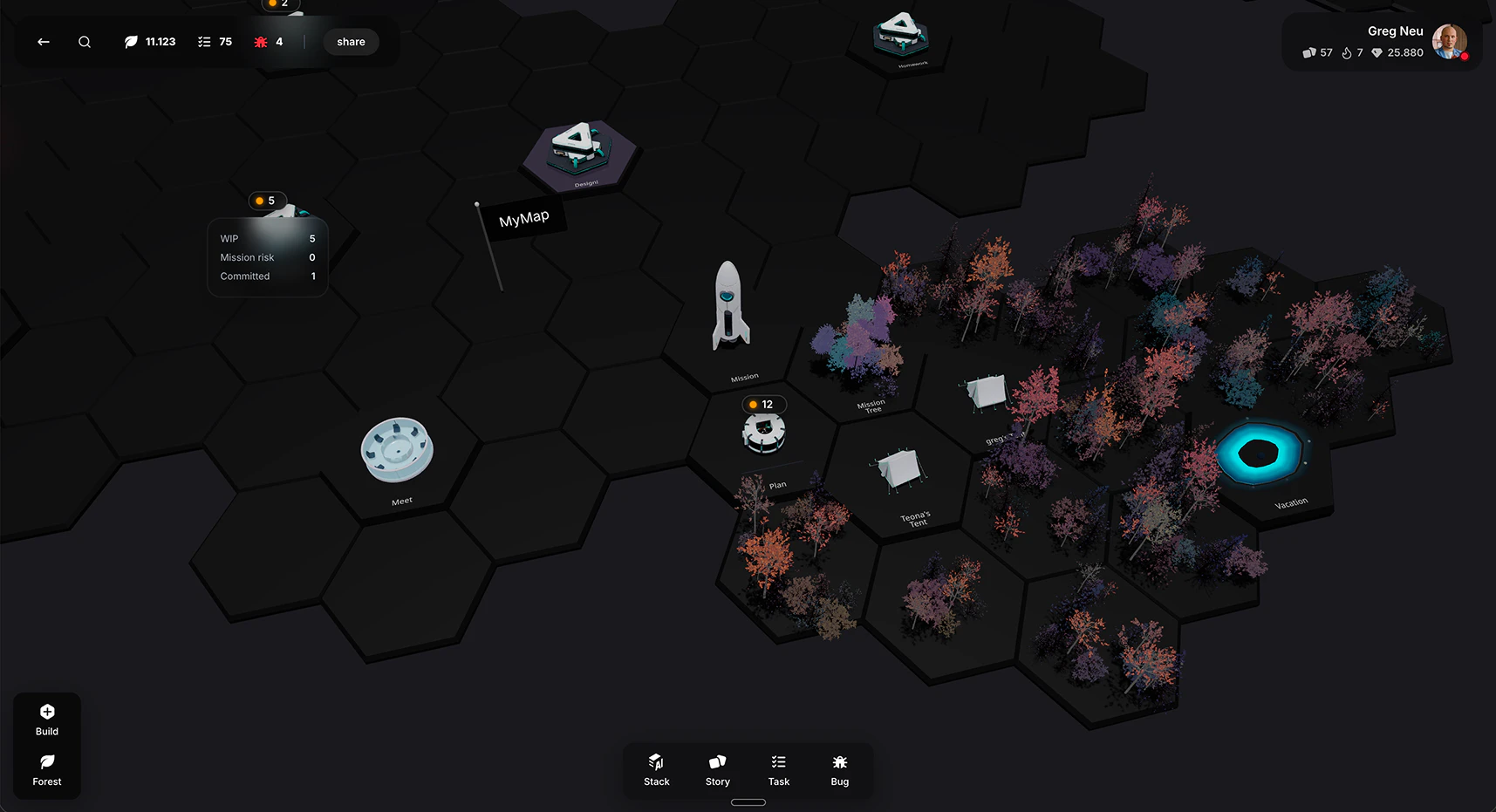Viewport: 1496px width, 812px height.
Task: Collapse the WIP stats panel via badge 5
Action: click(266, 201)
